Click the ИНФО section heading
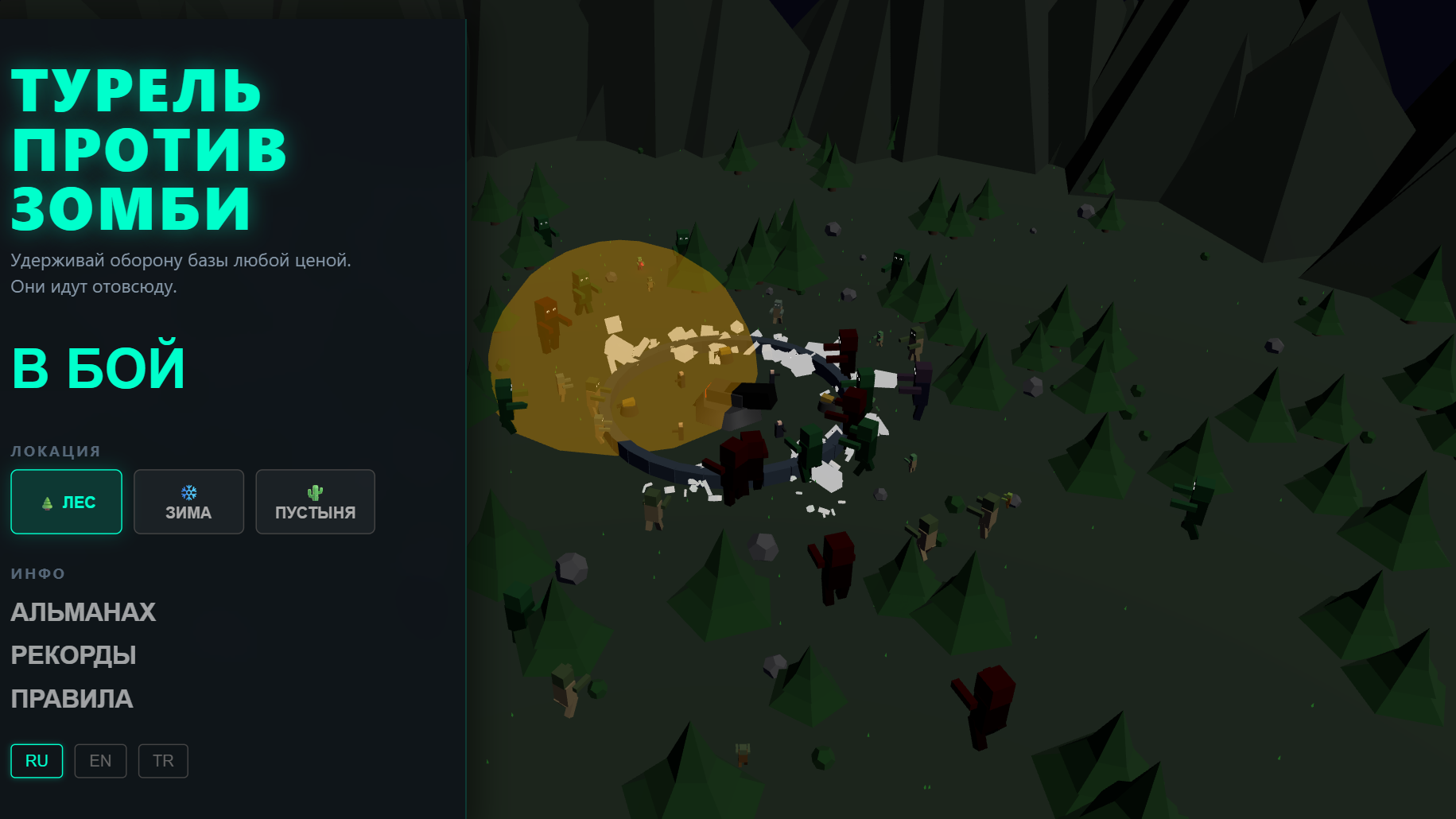 [37, 573]
